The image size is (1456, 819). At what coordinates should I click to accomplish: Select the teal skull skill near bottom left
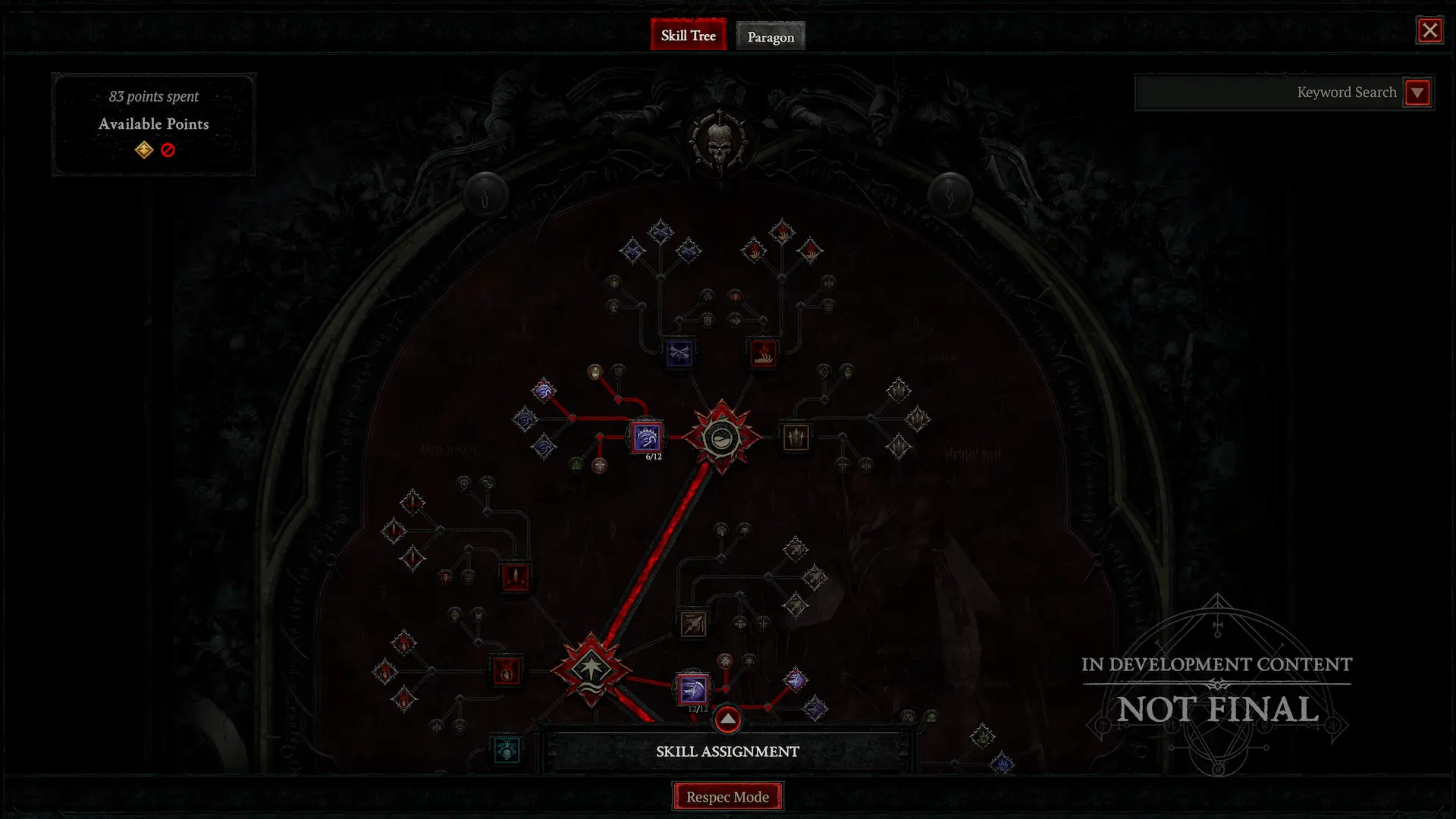(x=506, y=751)
